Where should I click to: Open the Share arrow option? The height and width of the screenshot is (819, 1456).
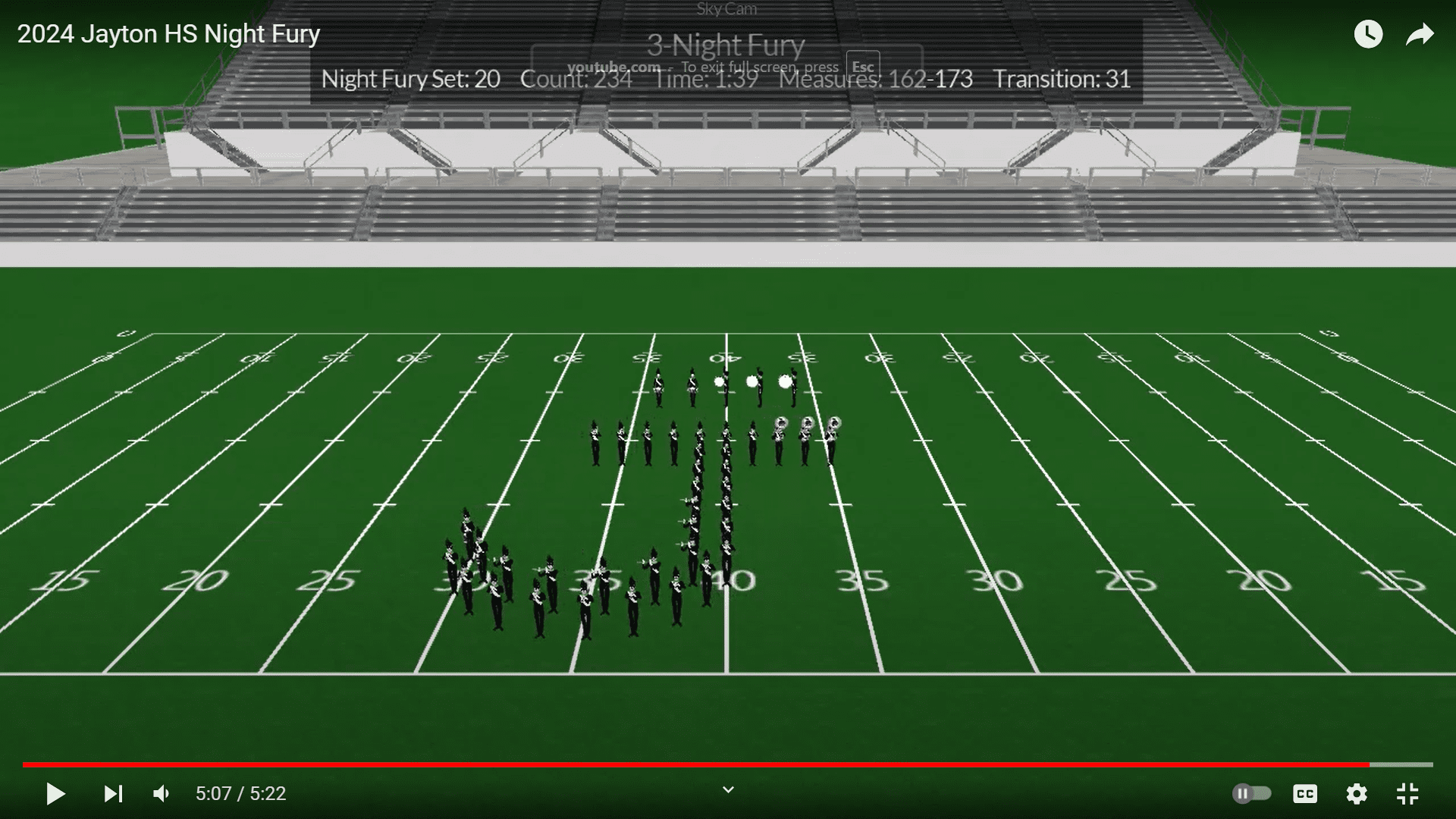click(1420, 34)
